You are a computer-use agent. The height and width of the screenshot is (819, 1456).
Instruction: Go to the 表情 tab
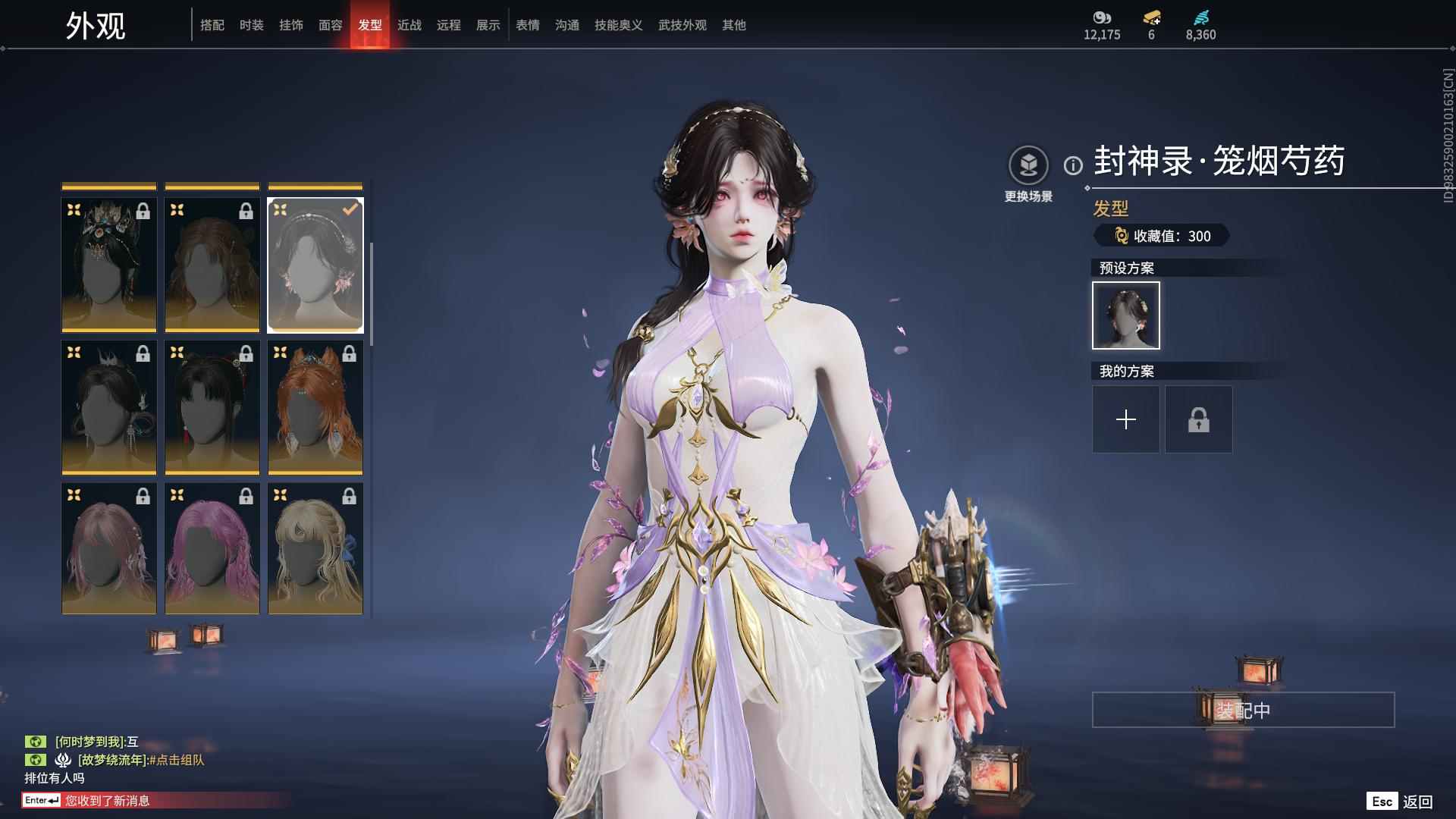click(x=527, y=25)
